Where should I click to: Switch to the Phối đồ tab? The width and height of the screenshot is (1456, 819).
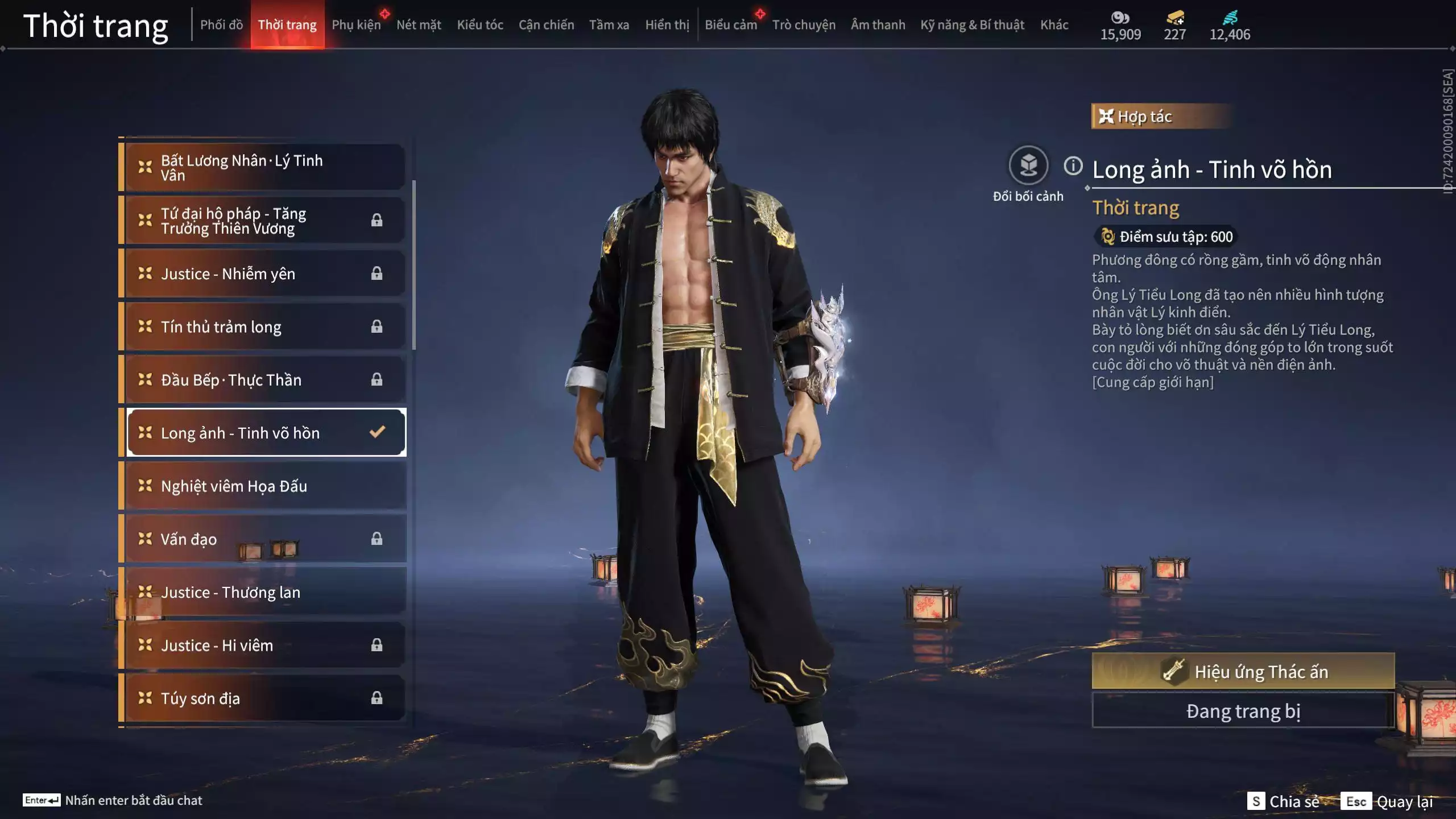click(221, 25)
